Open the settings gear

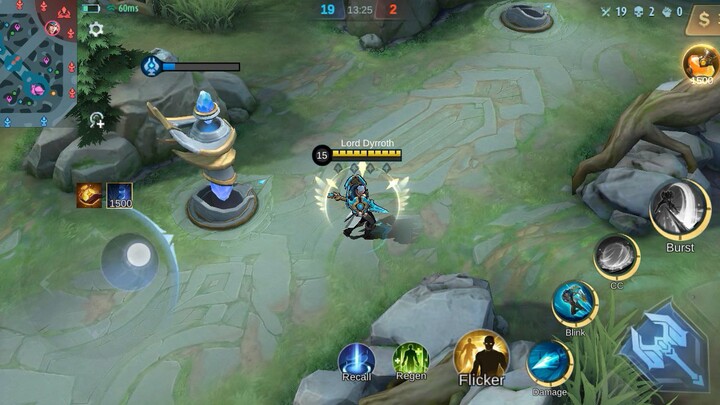tap(96, 30)
